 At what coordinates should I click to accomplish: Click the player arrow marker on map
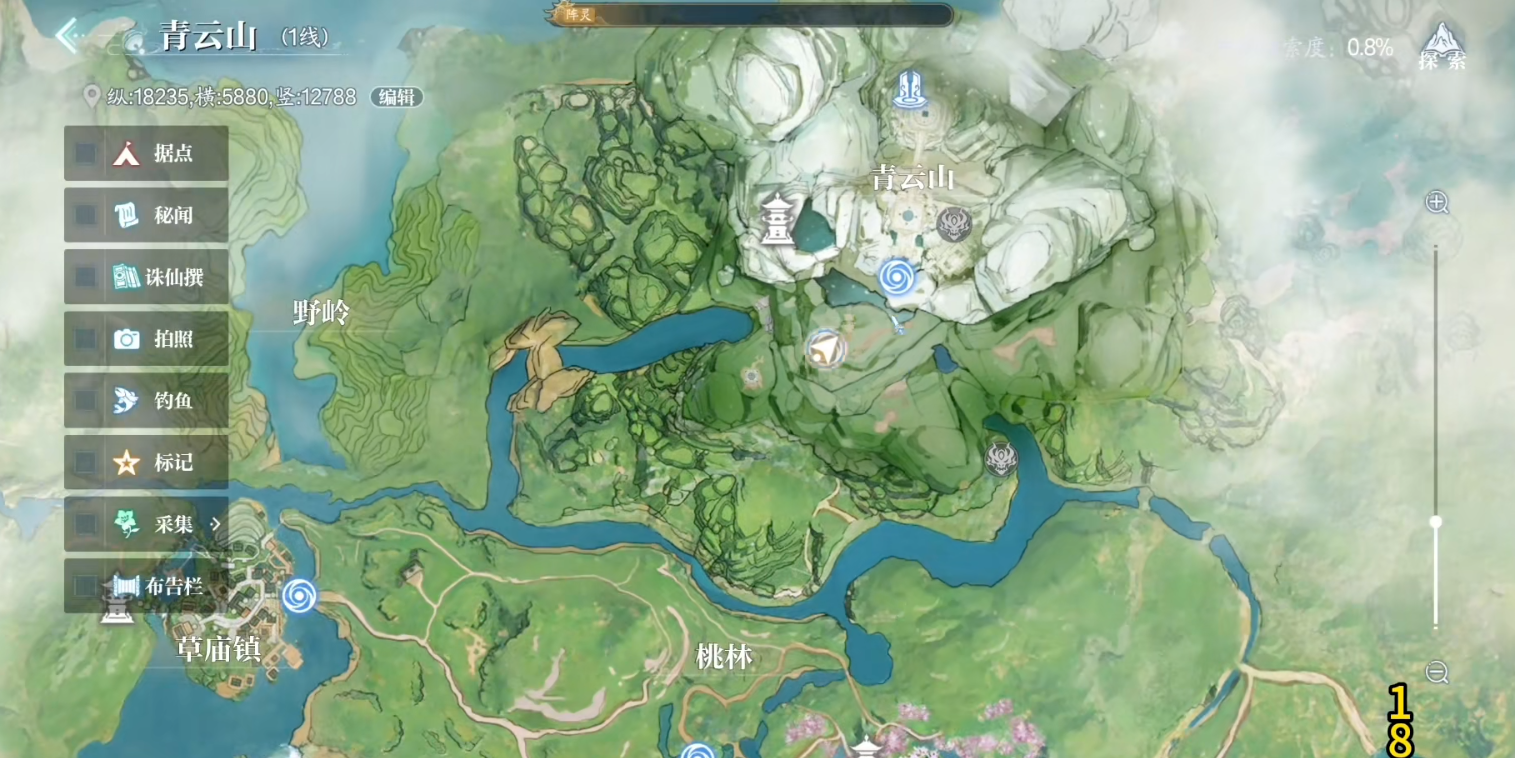[x=825, y=349]
